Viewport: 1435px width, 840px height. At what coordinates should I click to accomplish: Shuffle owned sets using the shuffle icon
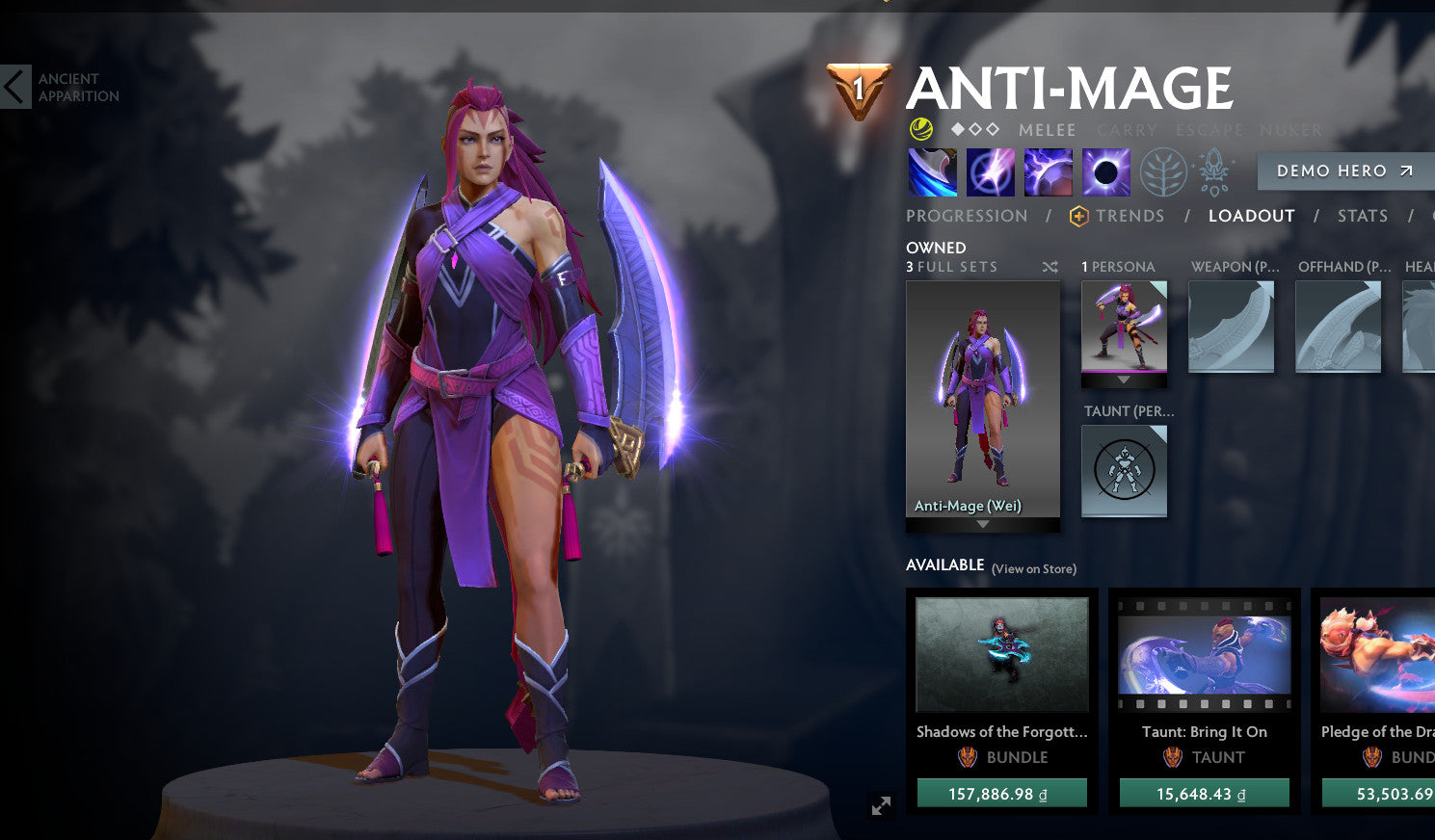click(x=1050, y=267)
